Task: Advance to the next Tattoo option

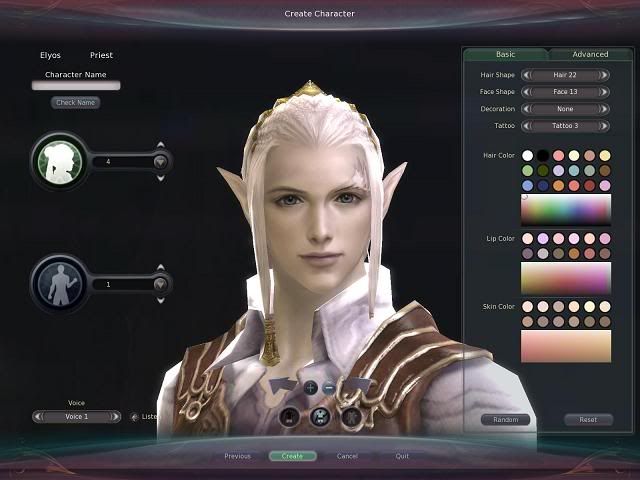Action: click(605, 126)
